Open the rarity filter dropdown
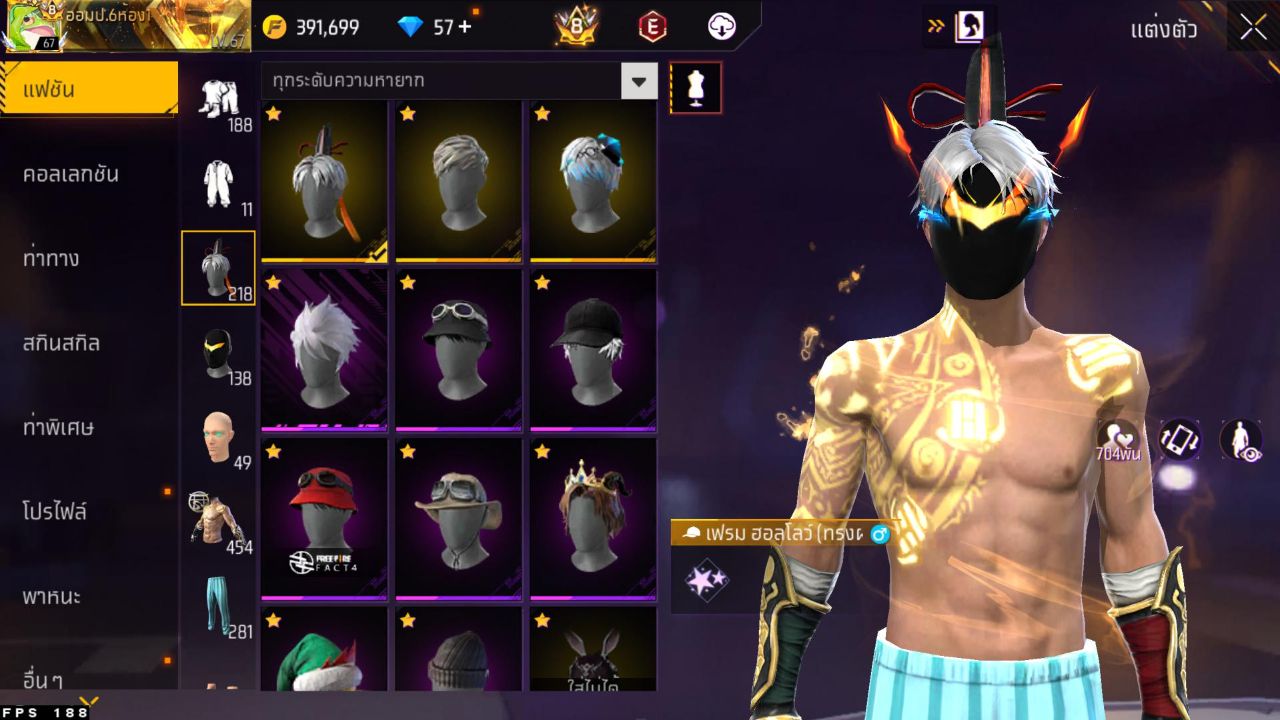The height and width of the screenshot is (720, 1280). point(638,81)
